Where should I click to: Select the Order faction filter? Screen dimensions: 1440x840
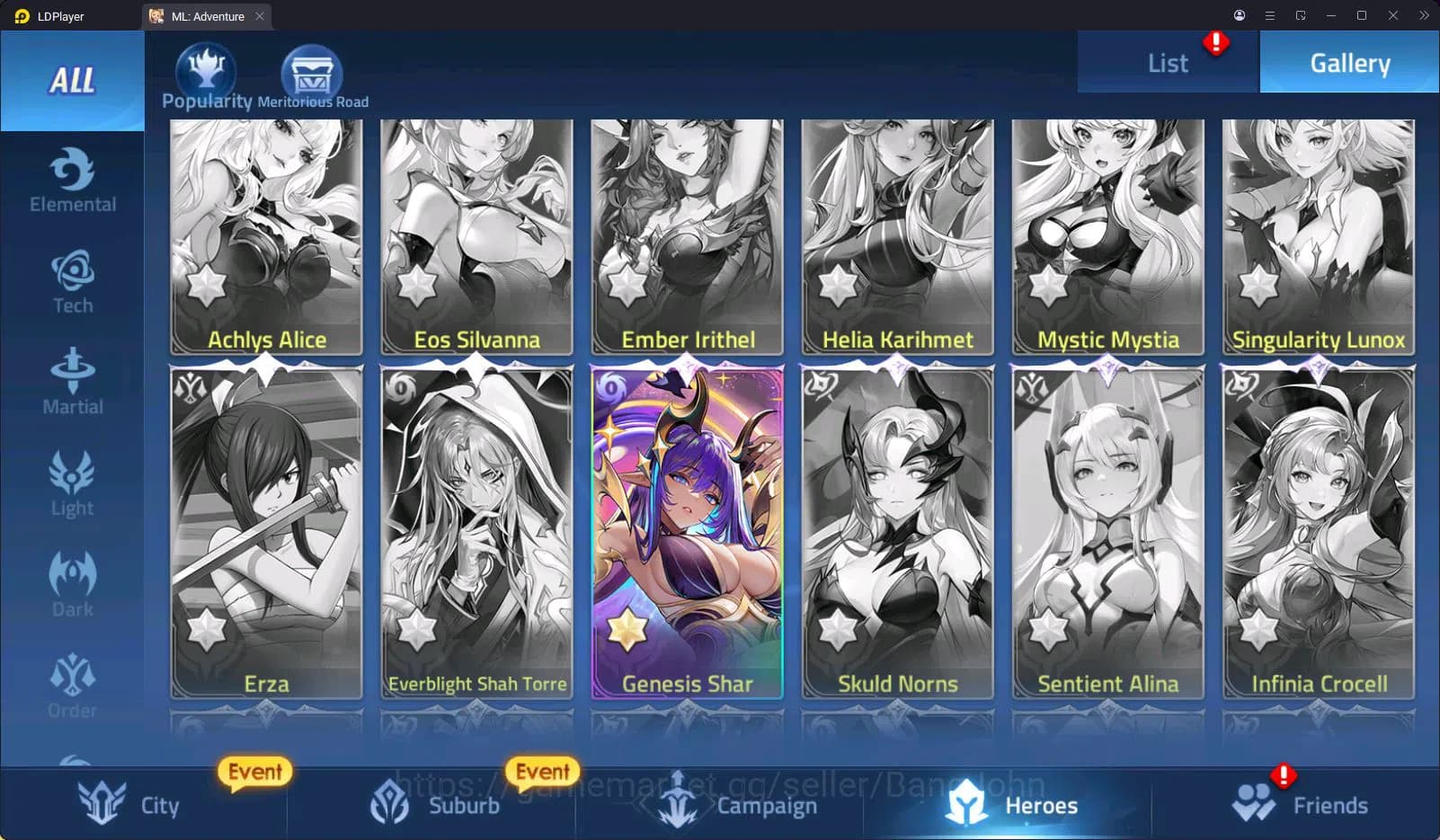tap(72, 683)
